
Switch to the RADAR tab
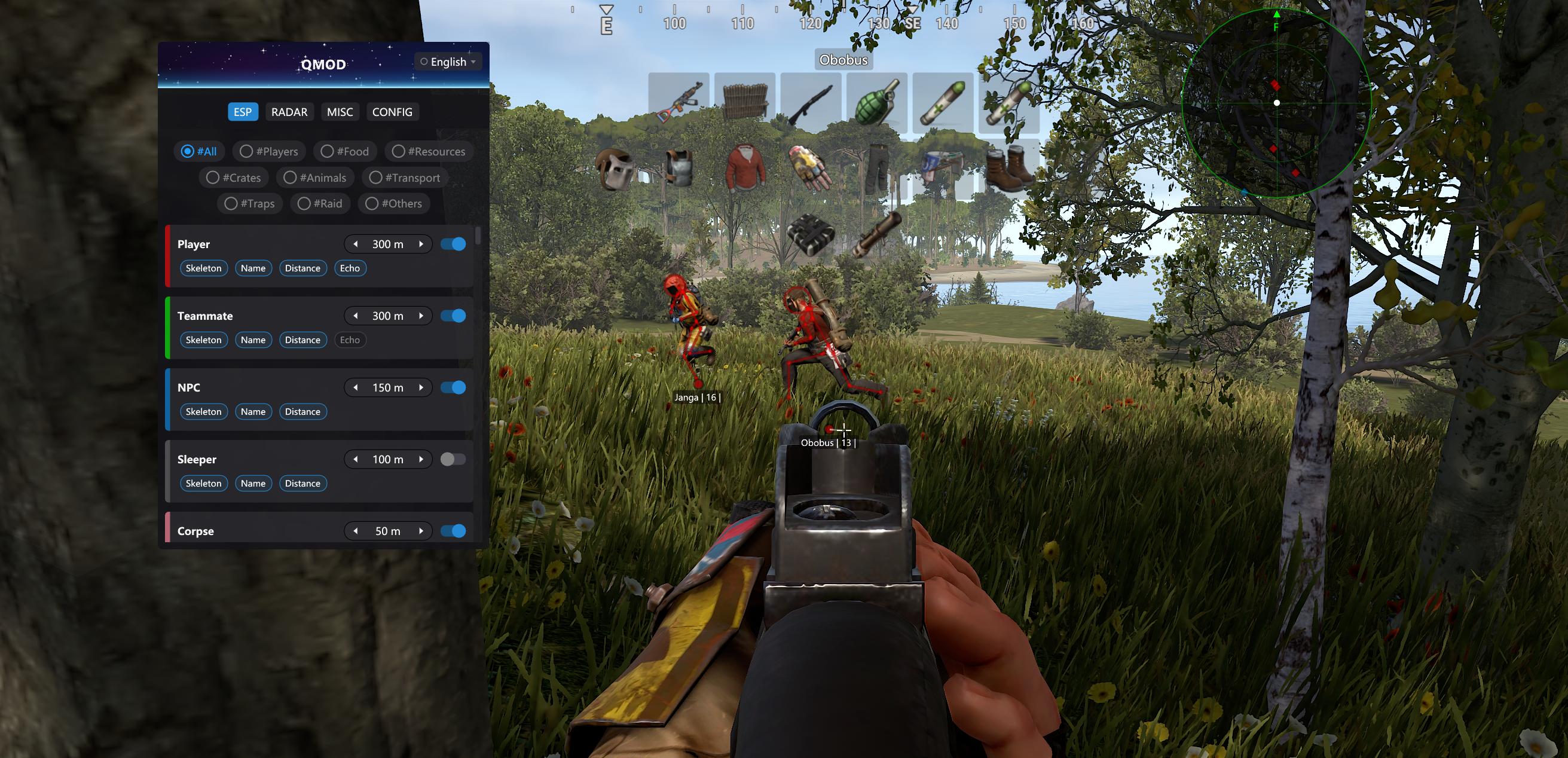point(289,112)
